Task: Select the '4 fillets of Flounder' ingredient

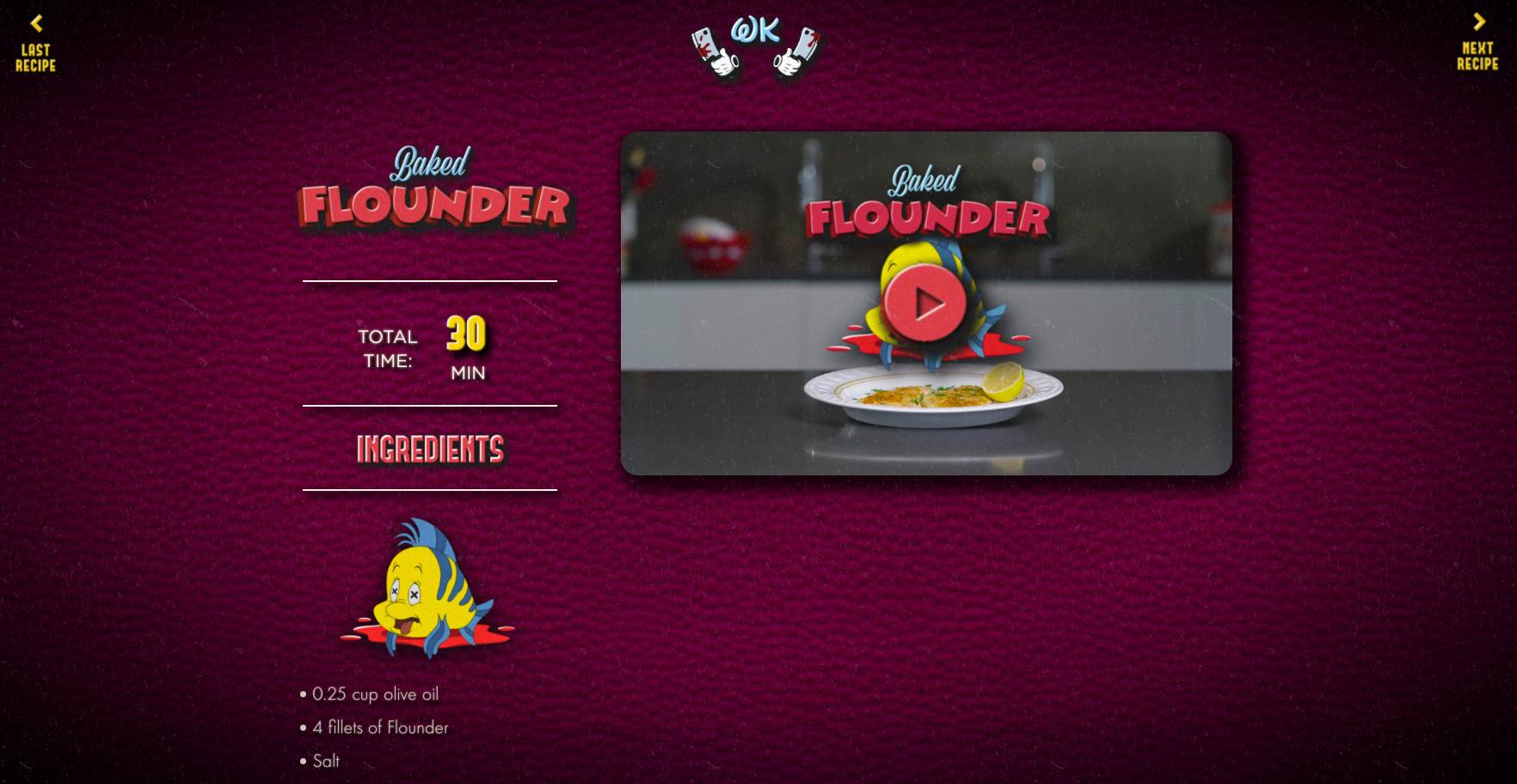Action: coord(379,728)
